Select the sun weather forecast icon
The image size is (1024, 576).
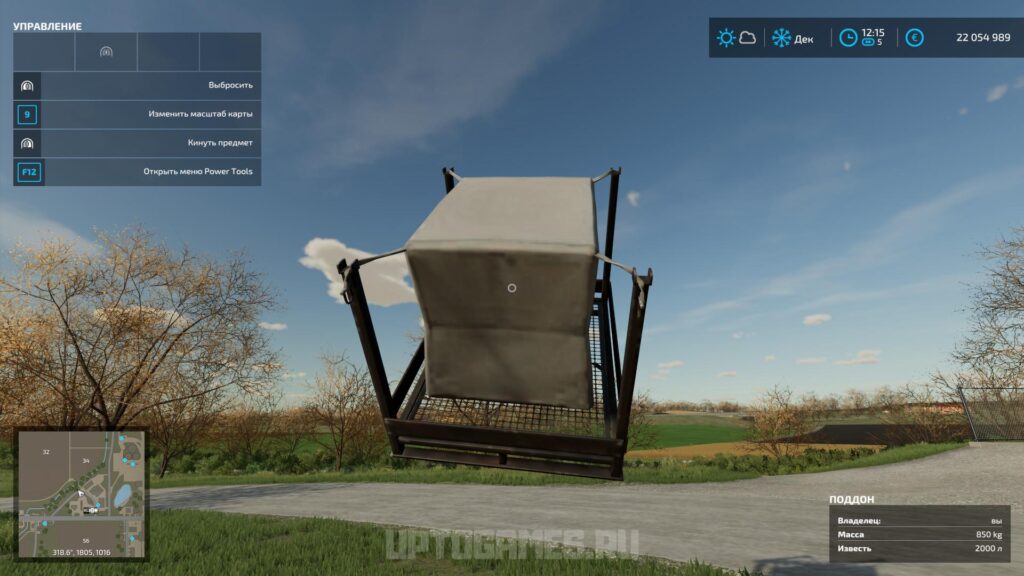pos(726,38)
